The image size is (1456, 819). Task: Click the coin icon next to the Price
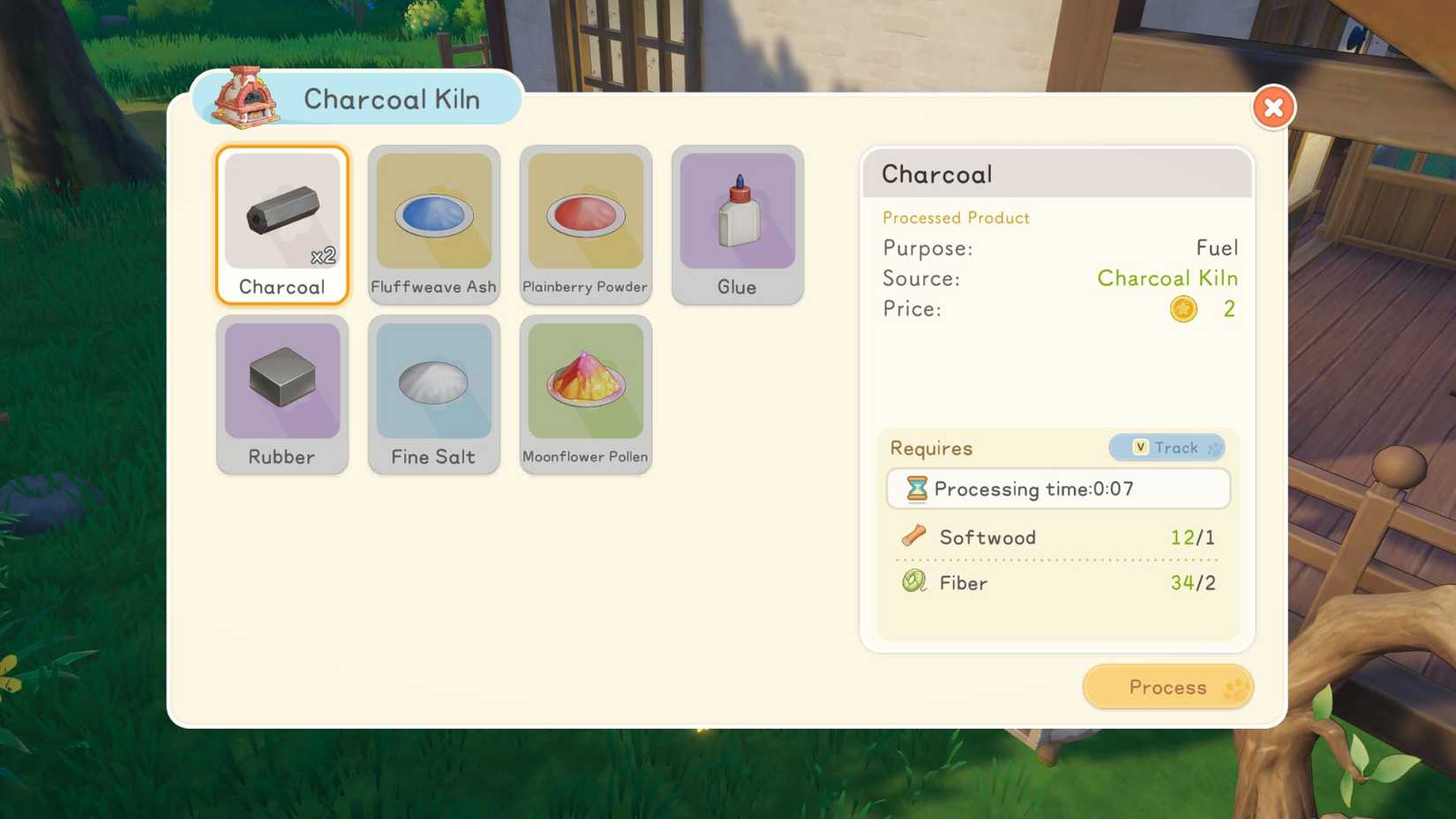tap(1182, 309)
